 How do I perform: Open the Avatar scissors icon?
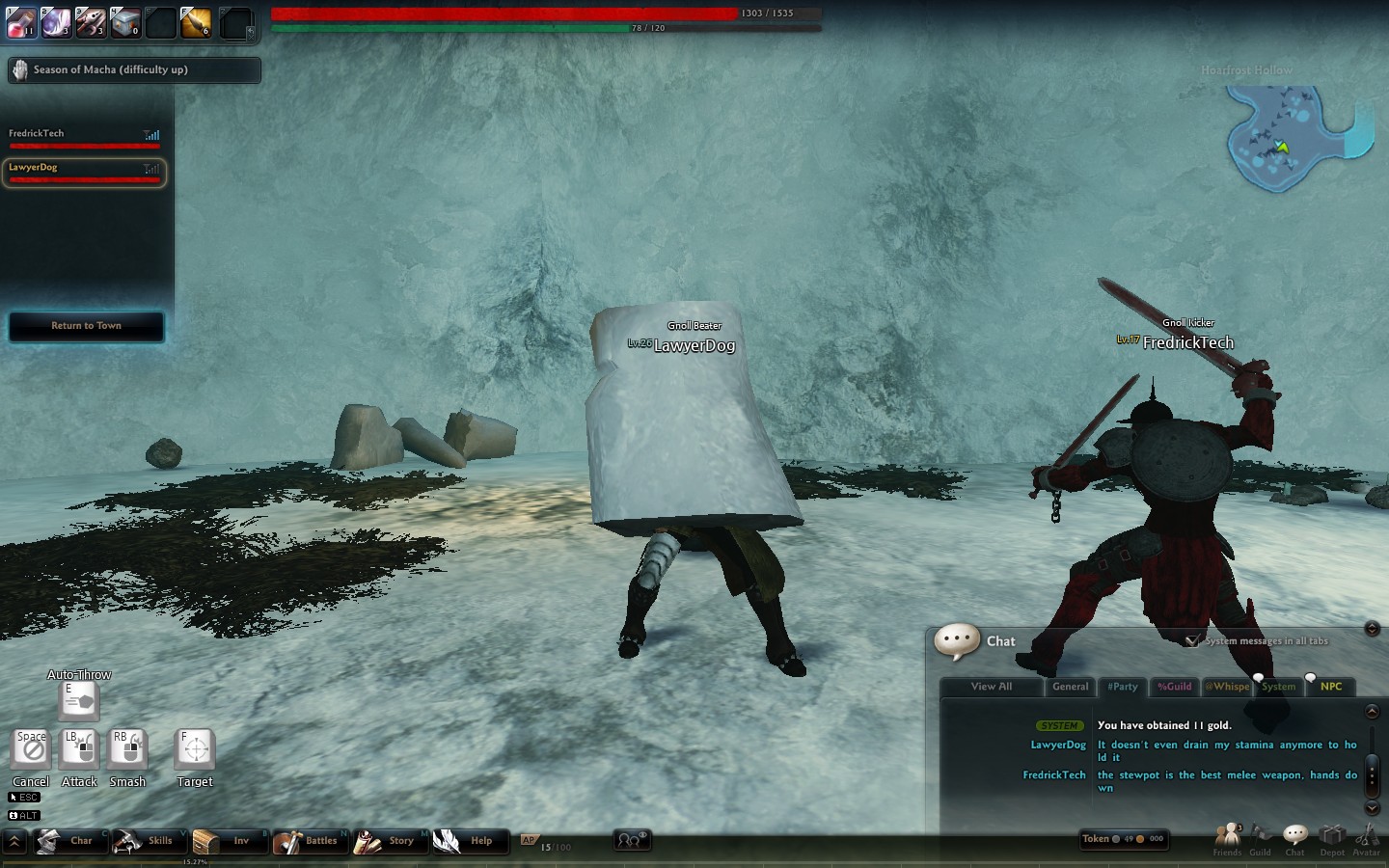1366,837
